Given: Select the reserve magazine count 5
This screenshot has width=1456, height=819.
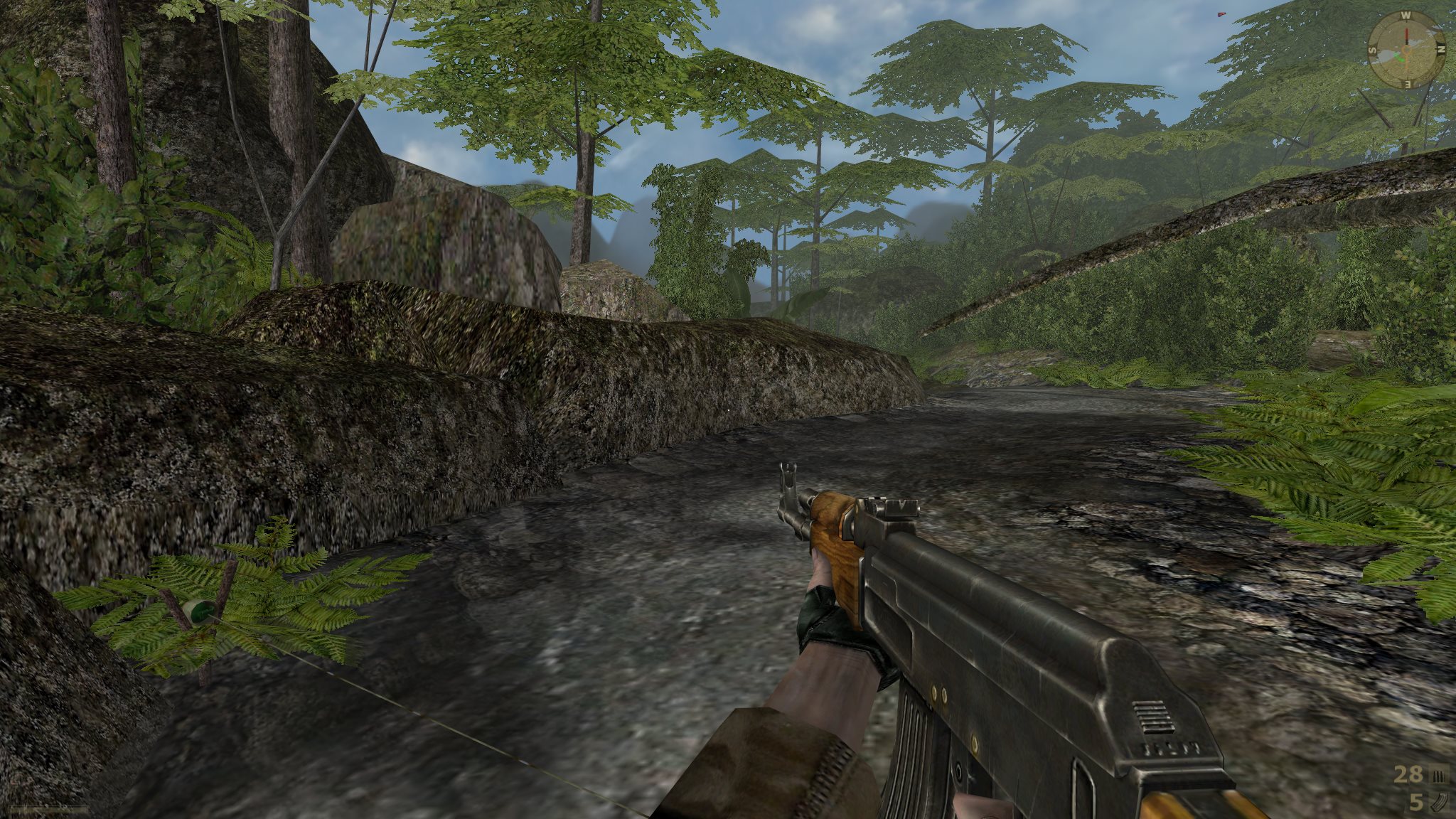Looking at the screenshot, I should (x=1416, y=801).
